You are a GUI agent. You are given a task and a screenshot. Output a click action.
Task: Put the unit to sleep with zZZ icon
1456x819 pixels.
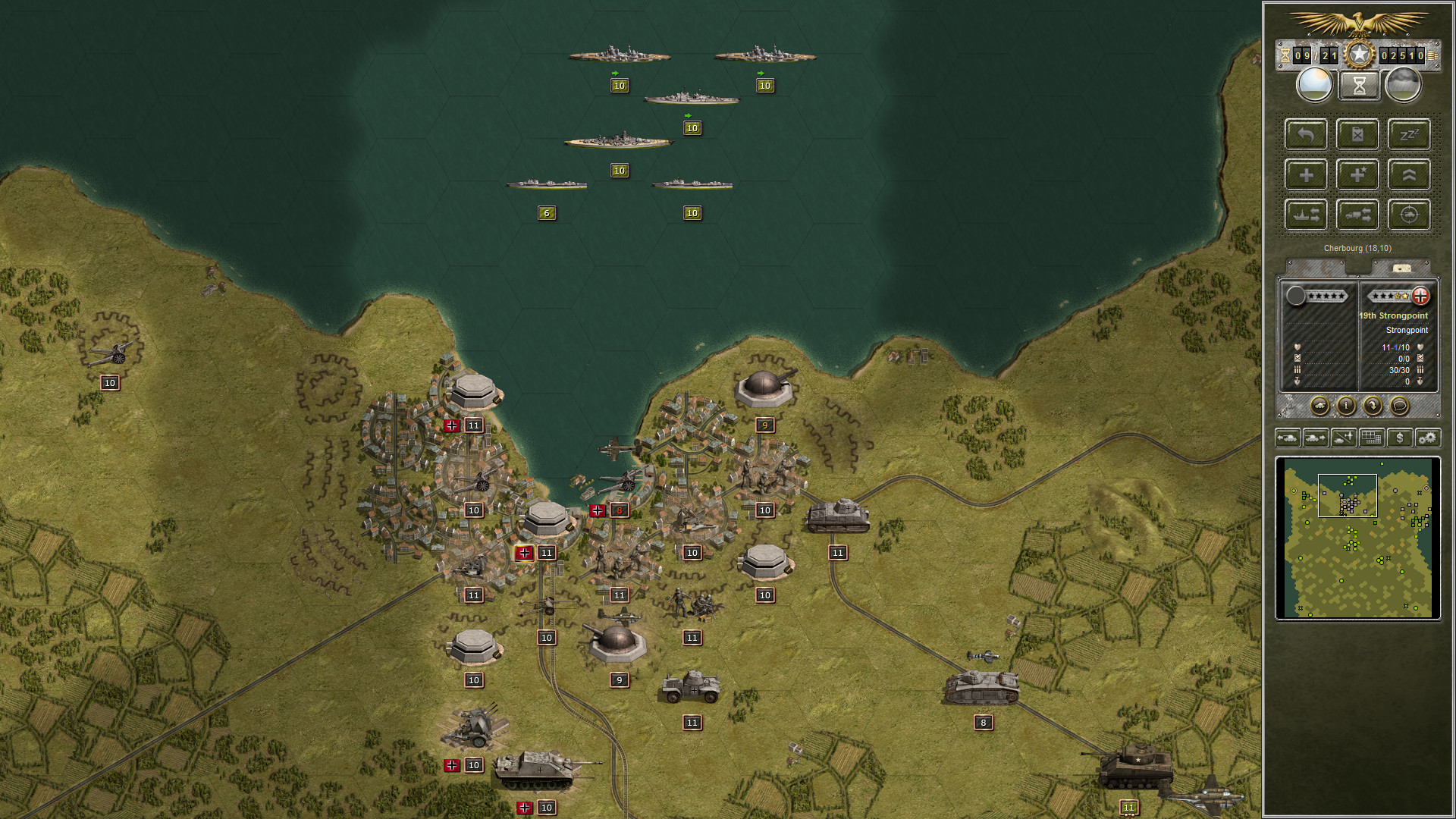[x=1409, y=134]
